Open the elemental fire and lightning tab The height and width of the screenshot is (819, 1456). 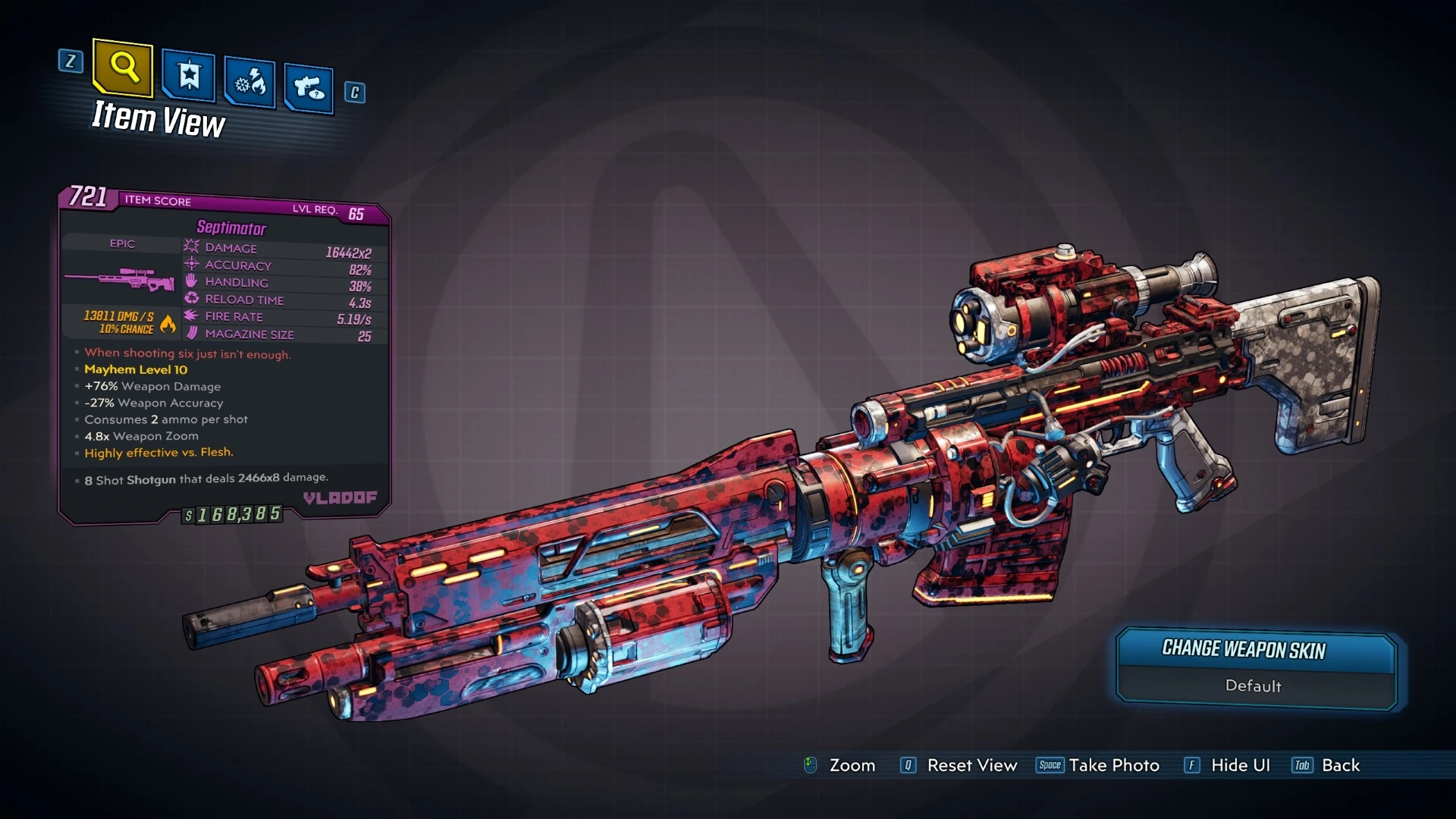[x=250, y=82]
